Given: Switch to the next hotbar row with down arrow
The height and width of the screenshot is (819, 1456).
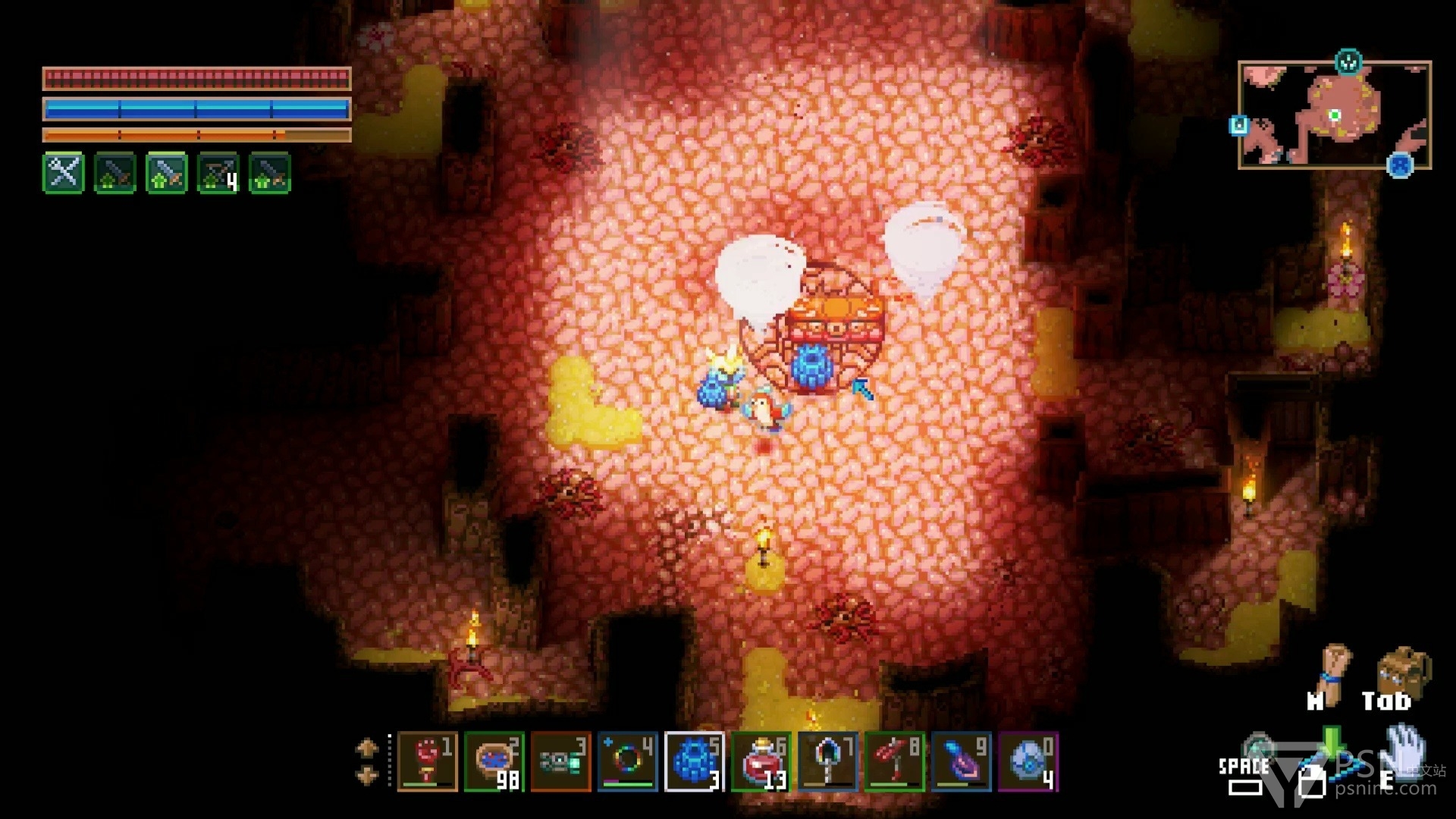Looking at the screenshot, I should click(x=367, y=776).
